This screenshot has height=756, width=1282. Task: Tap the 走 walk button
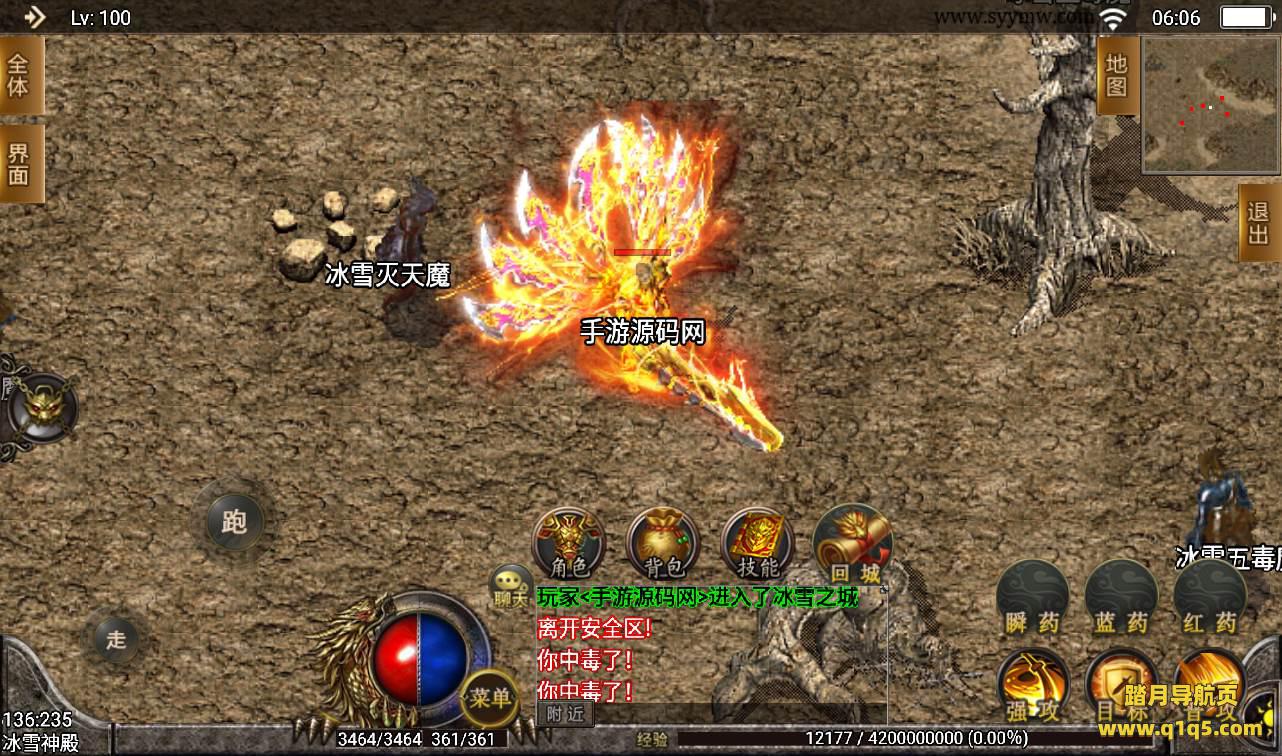[x=117, y=638]
